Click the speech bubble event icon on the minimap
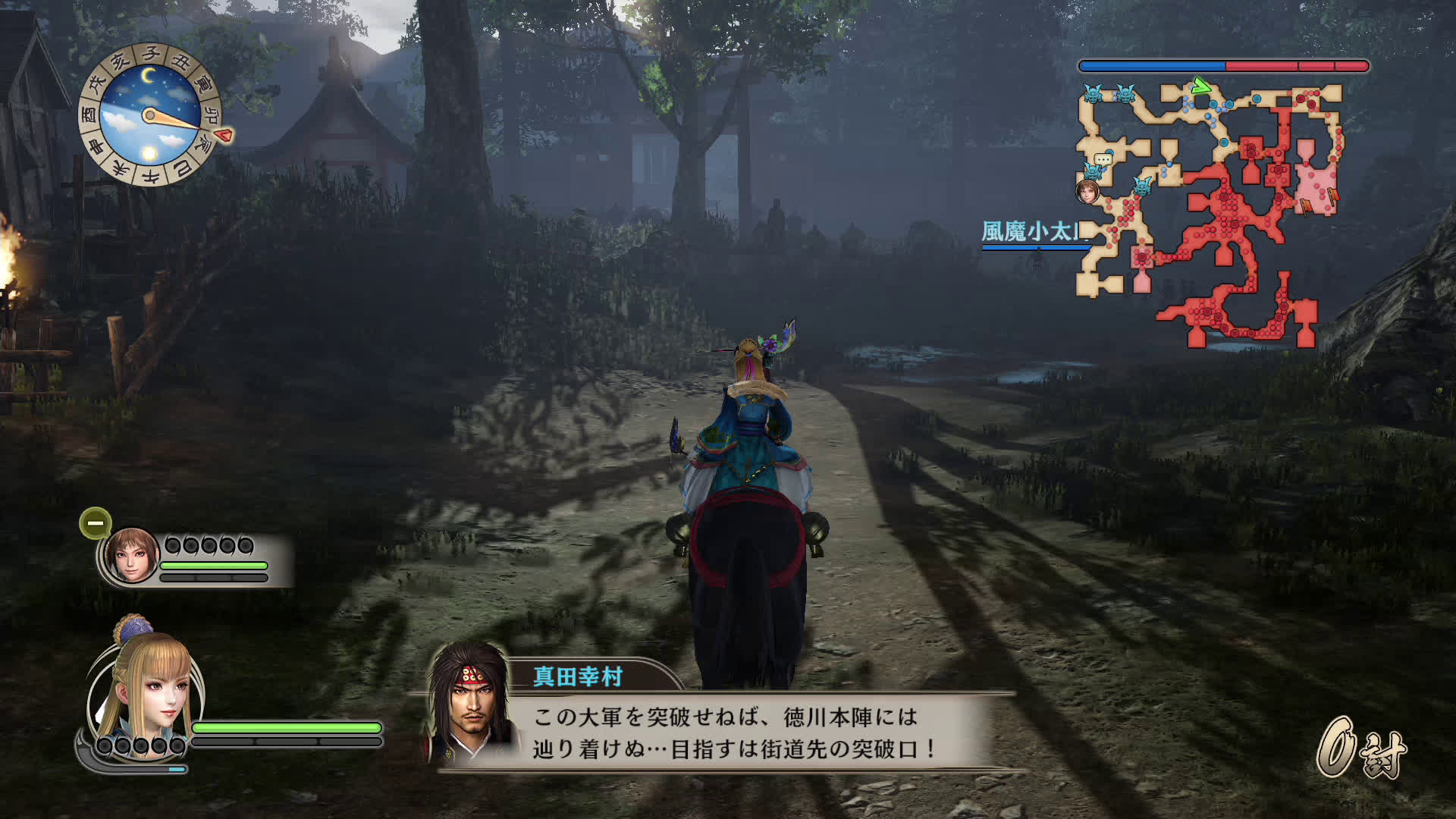 tap(1103, 159)
